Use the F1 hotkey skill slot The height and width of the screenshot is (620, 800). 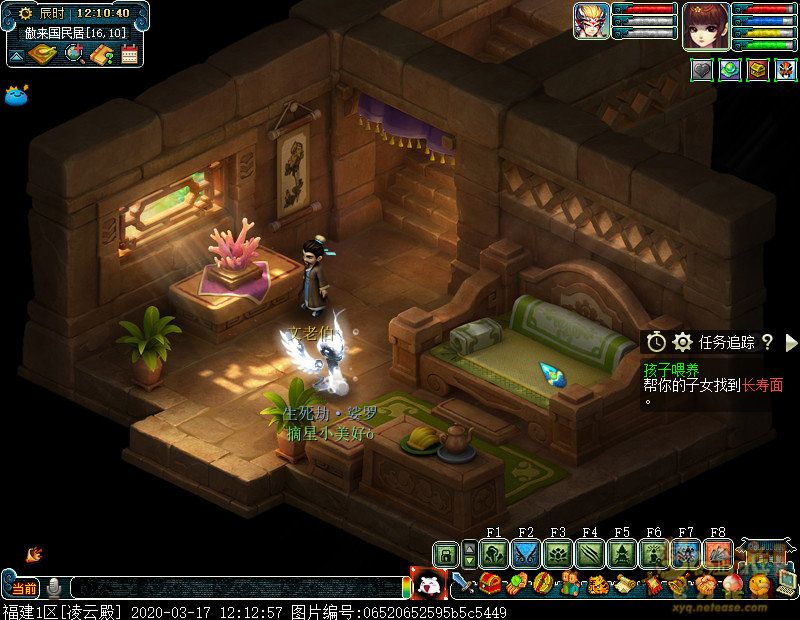pyautogui.click(x=494, y=554)
